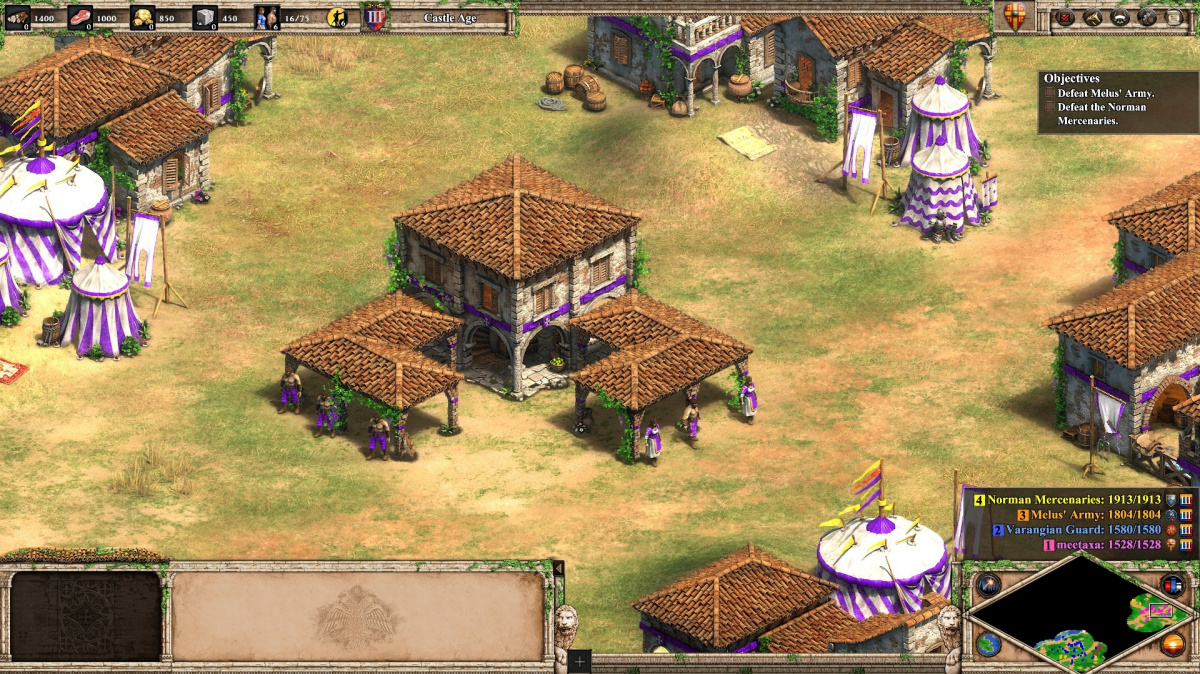
Task: Toggle the minimap globe terrain mode button
Action: (x=989, y=644)
